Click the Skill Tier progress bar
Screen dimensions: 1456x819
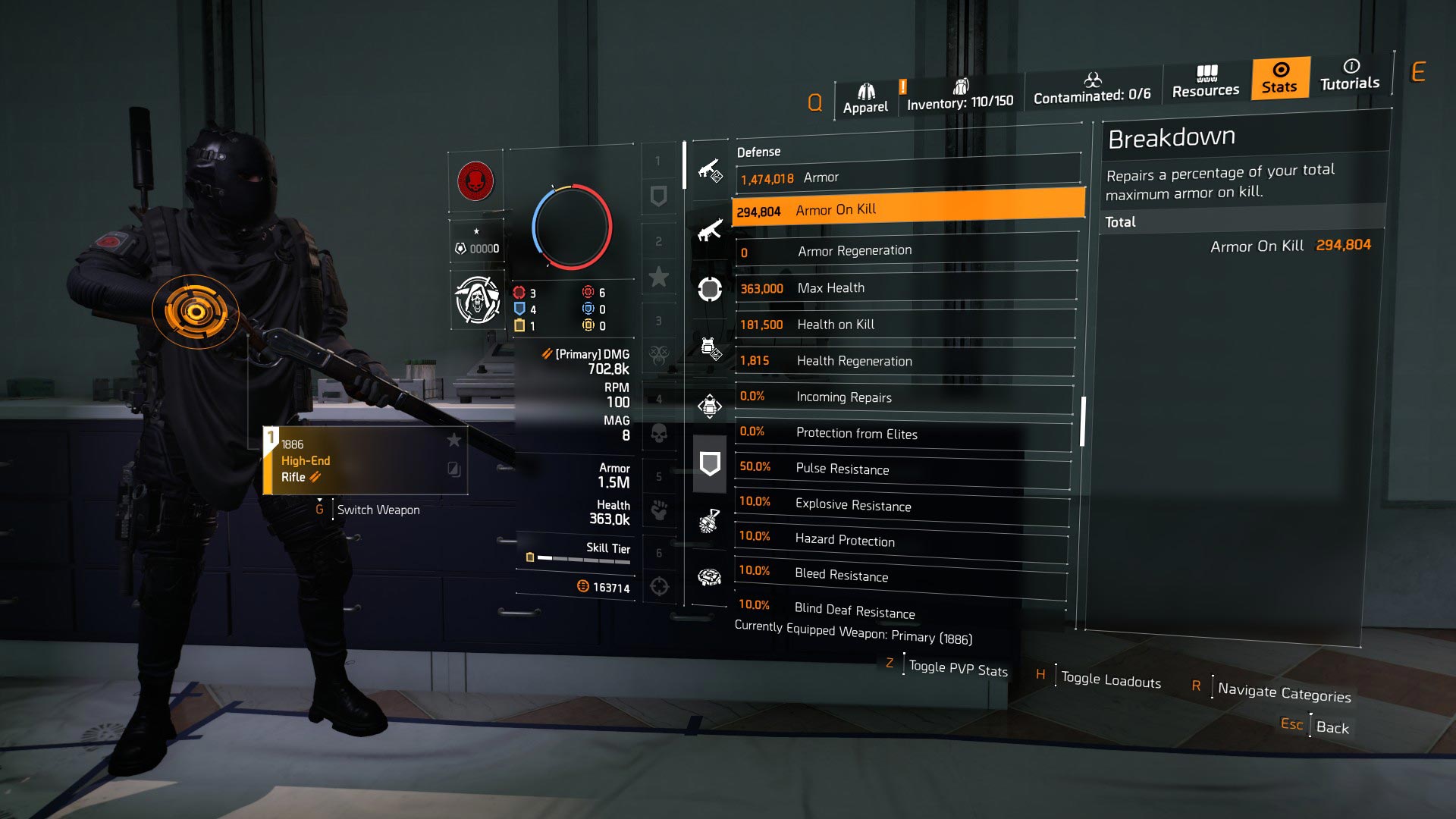pyautogui.click(x=584, y=560)
